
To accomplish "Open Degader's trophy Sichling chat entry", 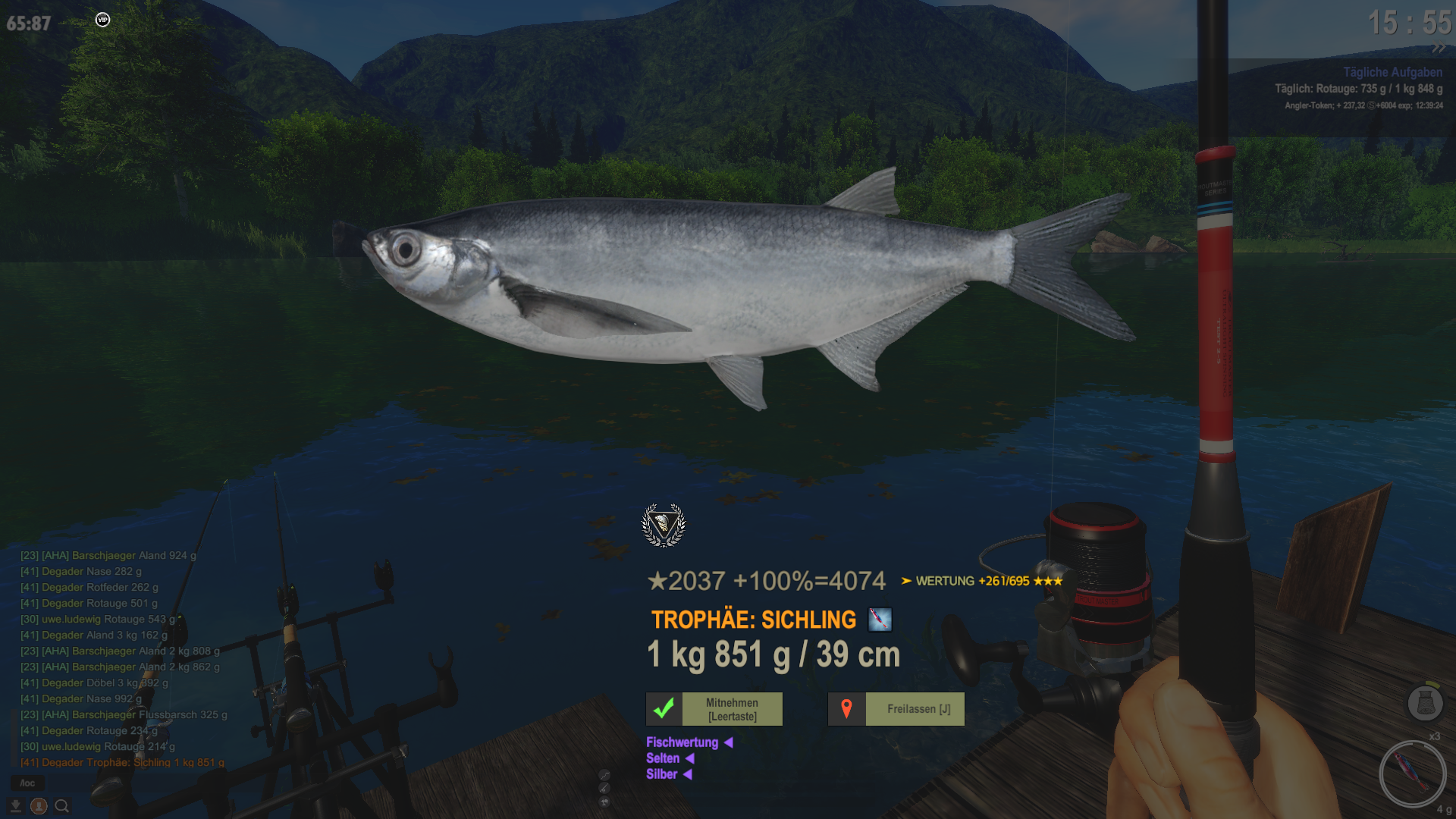I will point(122,762).
